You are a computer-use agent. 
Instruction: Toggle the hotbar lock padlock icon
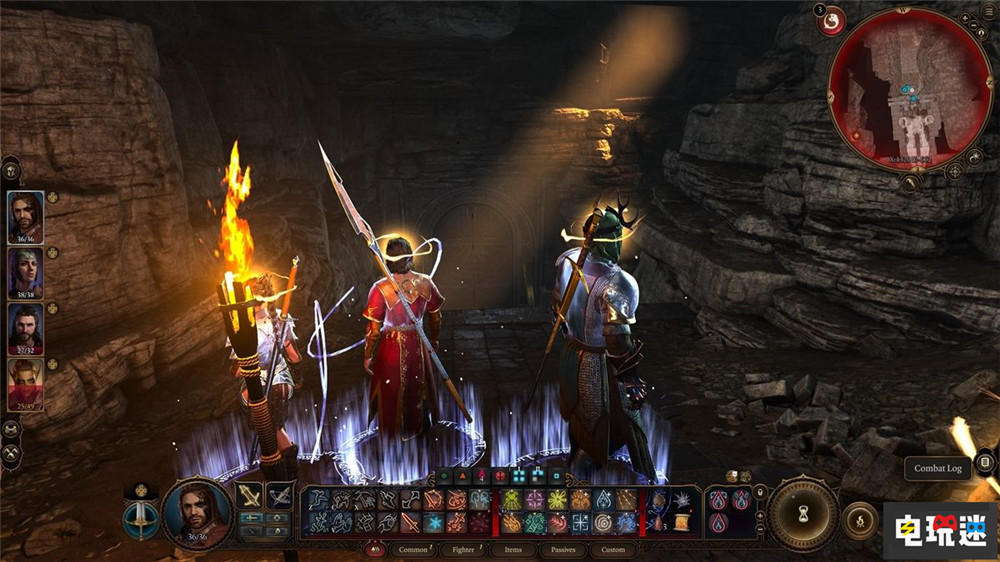(x=761, y=492)
